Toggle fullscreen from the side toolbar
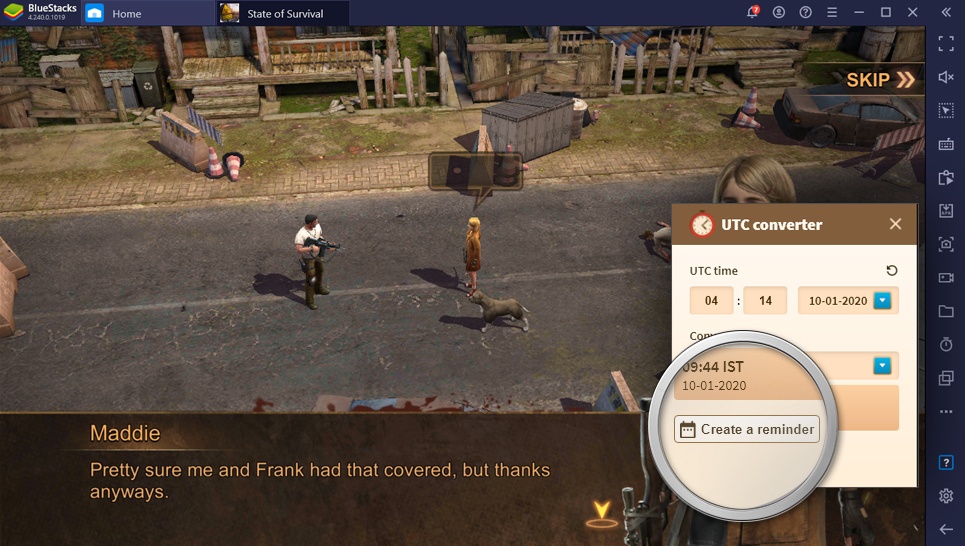 click(946, 44)
